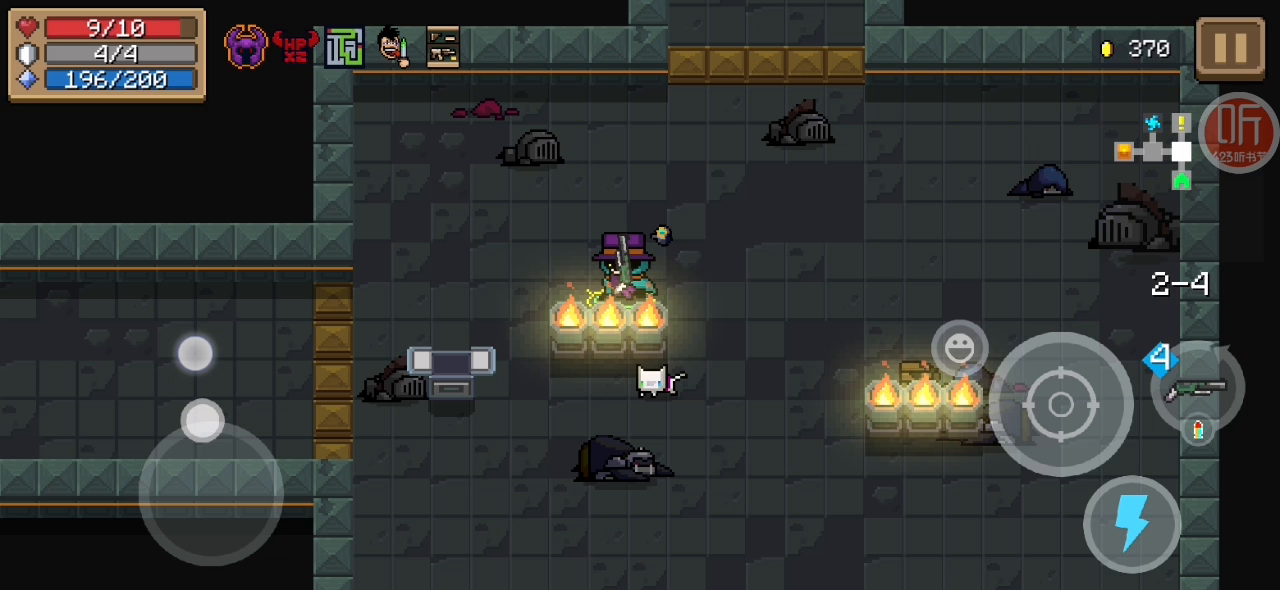Viewport: 1280px width, 590px height.
Task: Open the red 听 floating overlay button
Action: pyautogui.click(x=1238, y=132)
